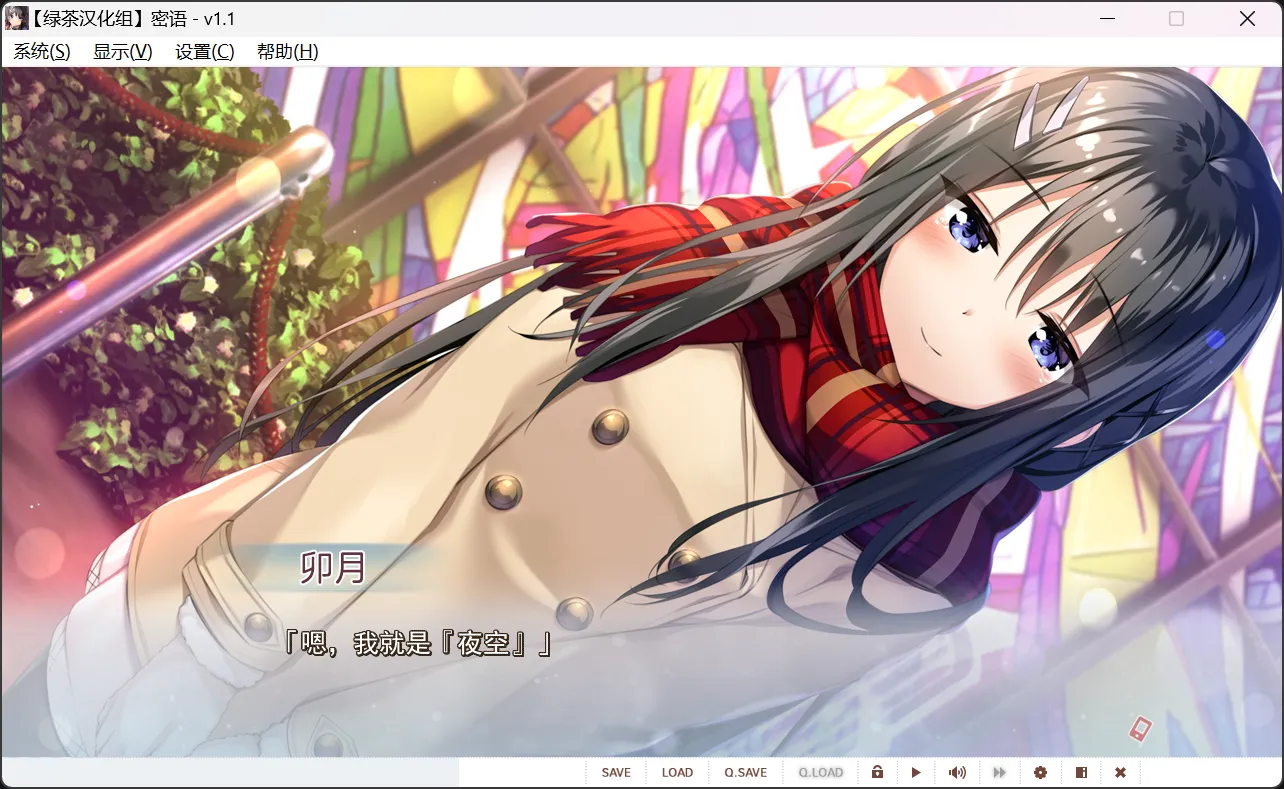Open the backlog with the book icon
Viewport: 1284px width, 789px height.
1081,772
